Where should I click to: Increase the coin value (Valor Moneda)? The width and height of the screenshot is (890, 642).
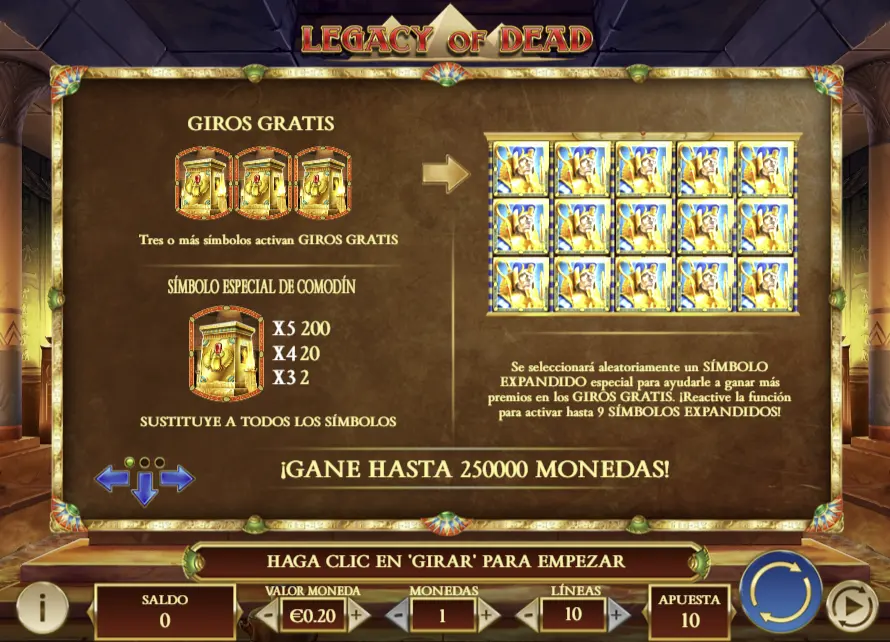tap(357, 614)
